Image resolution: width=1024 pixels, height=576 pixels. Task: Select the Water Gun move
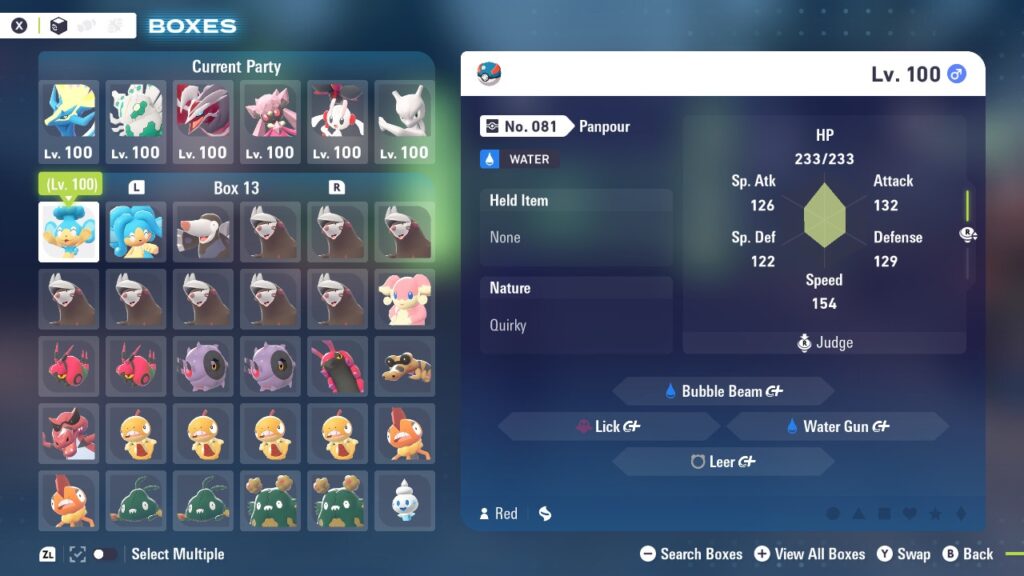tap(837, 426)
